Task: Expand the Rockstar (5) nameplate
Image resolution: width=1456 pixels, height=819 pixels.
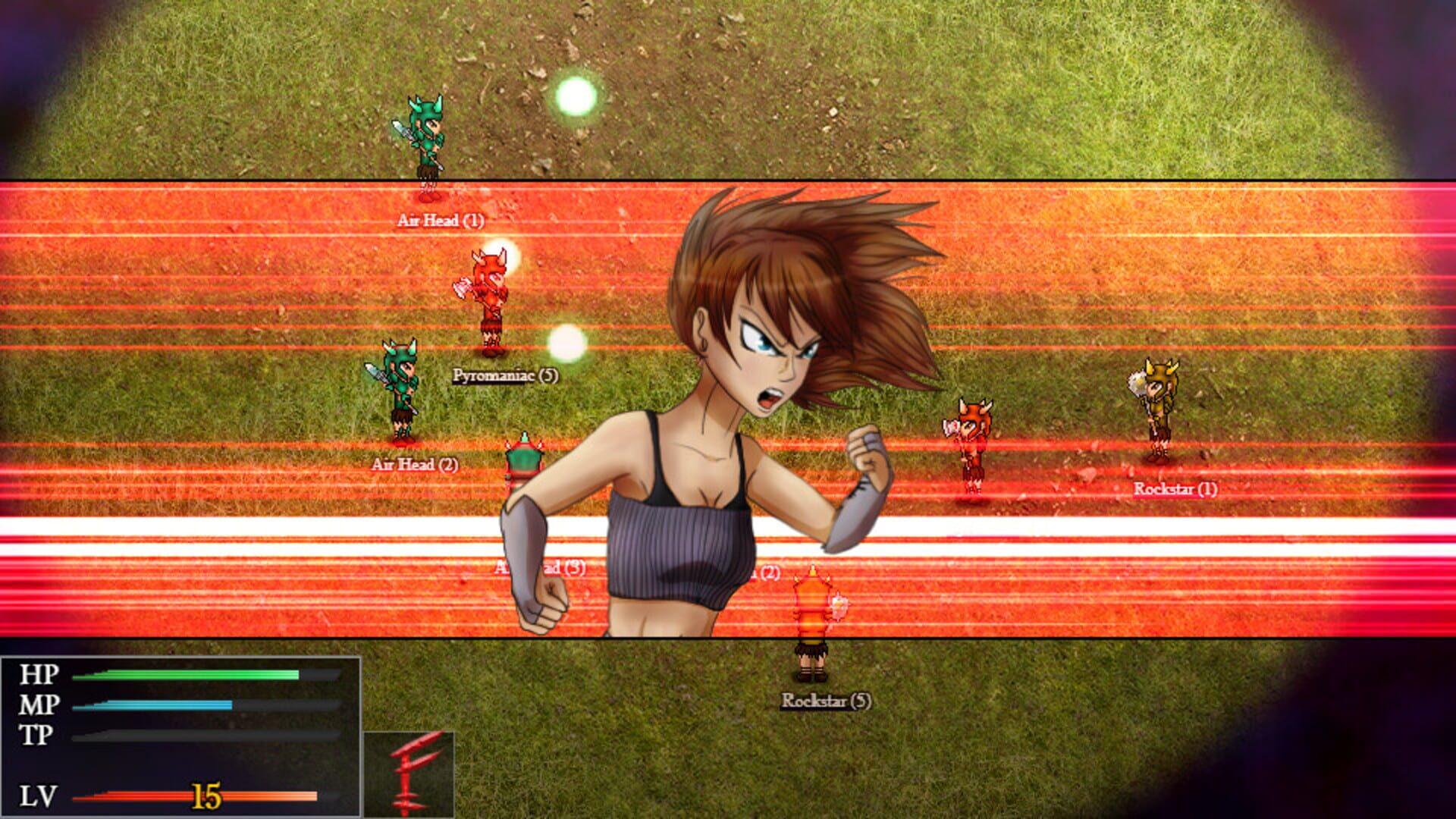Action: [x=827, y=701]
